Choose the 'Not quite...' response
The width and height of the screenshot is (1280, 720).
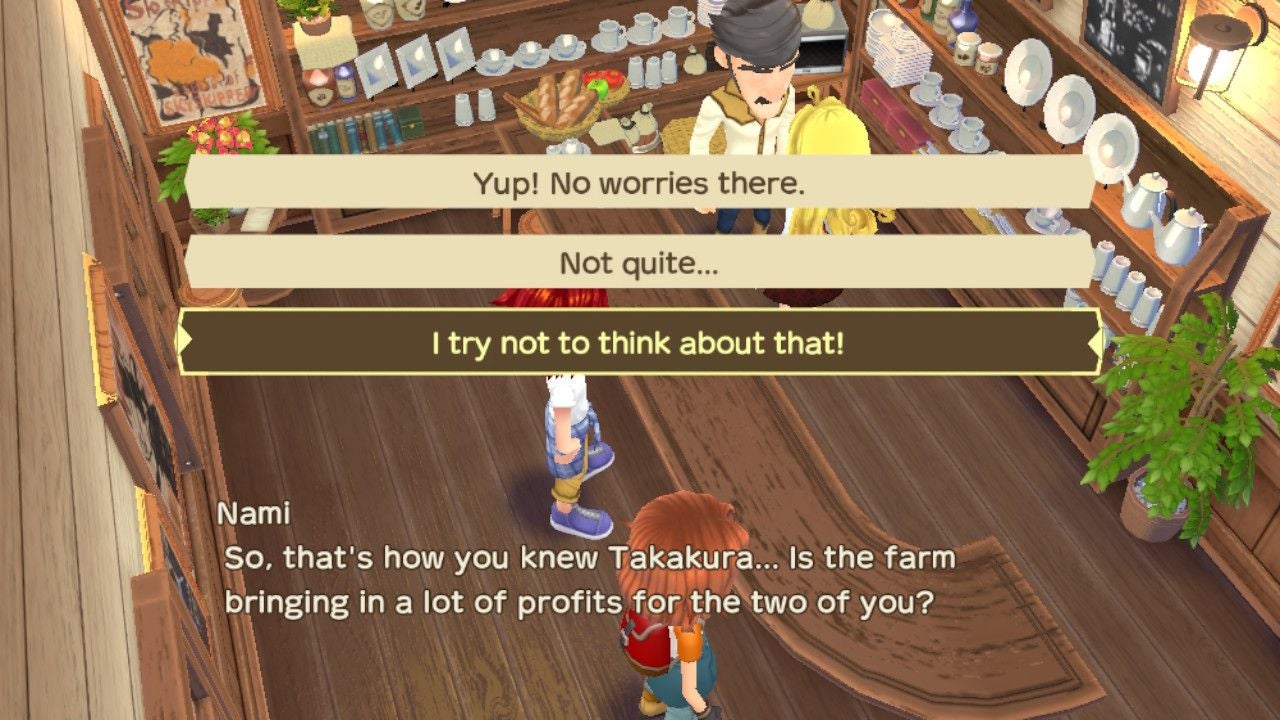tap(640, 263)
